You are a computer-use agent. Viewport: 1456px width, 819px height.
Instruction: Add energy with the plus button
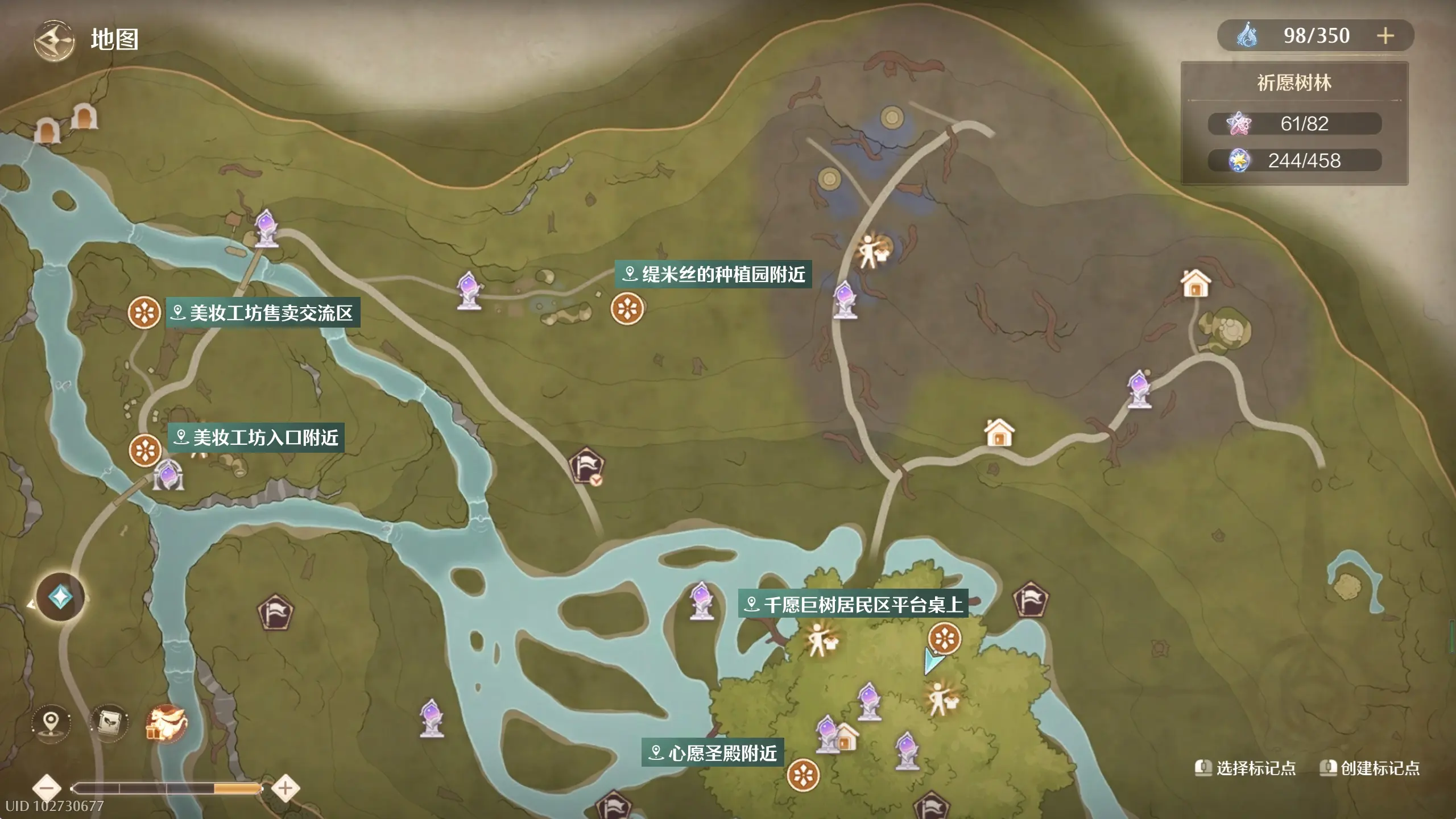(x=1385, y=36)
